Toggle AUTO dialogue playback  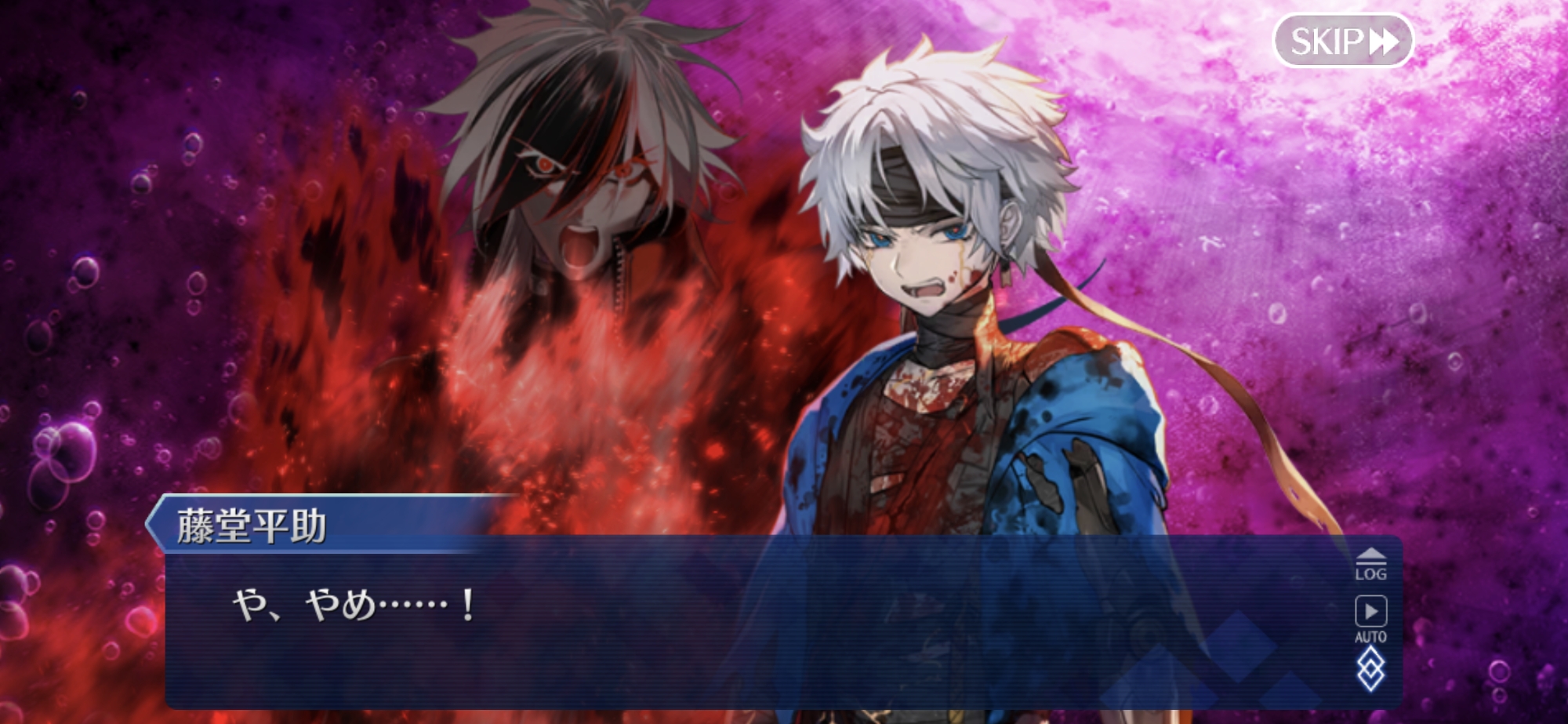click(1370, 619)
